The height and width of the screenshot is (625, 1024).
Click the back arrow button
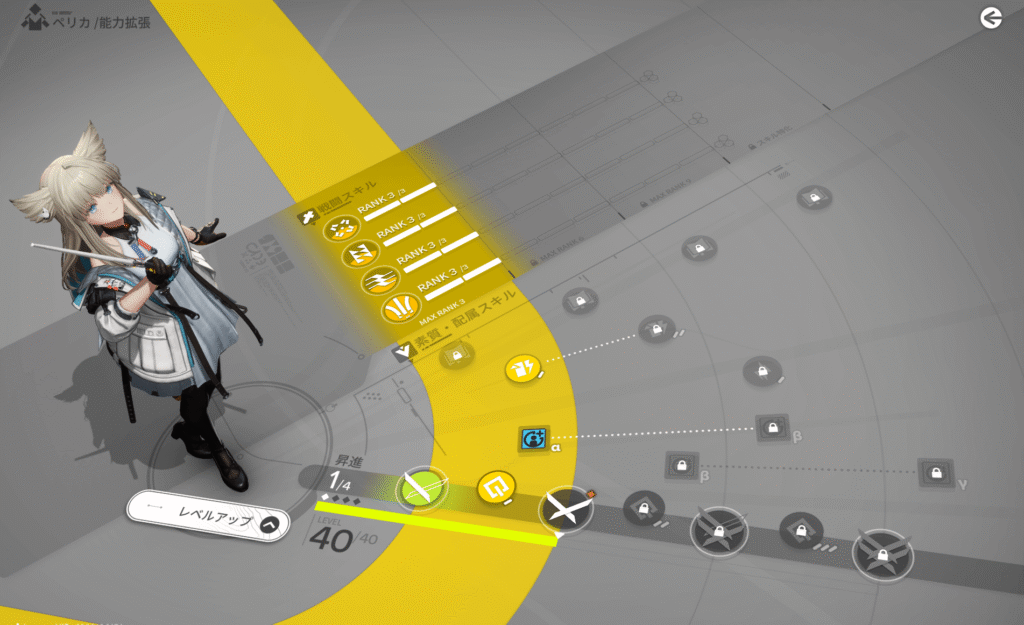(990, 18)
